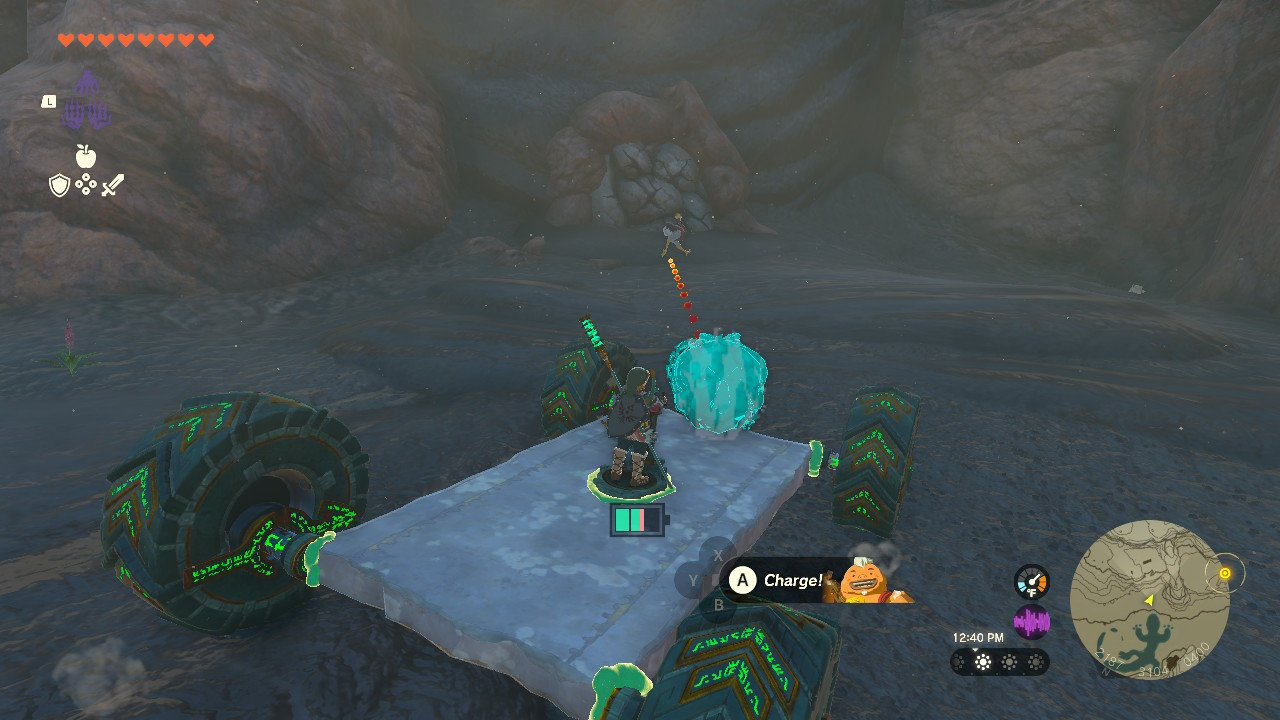The width and height of the screenshot is (1280, 720).
Task: Toggle the dimmed first weather forecast symbol
Action: pyautogui.click(x=956, y=663)
